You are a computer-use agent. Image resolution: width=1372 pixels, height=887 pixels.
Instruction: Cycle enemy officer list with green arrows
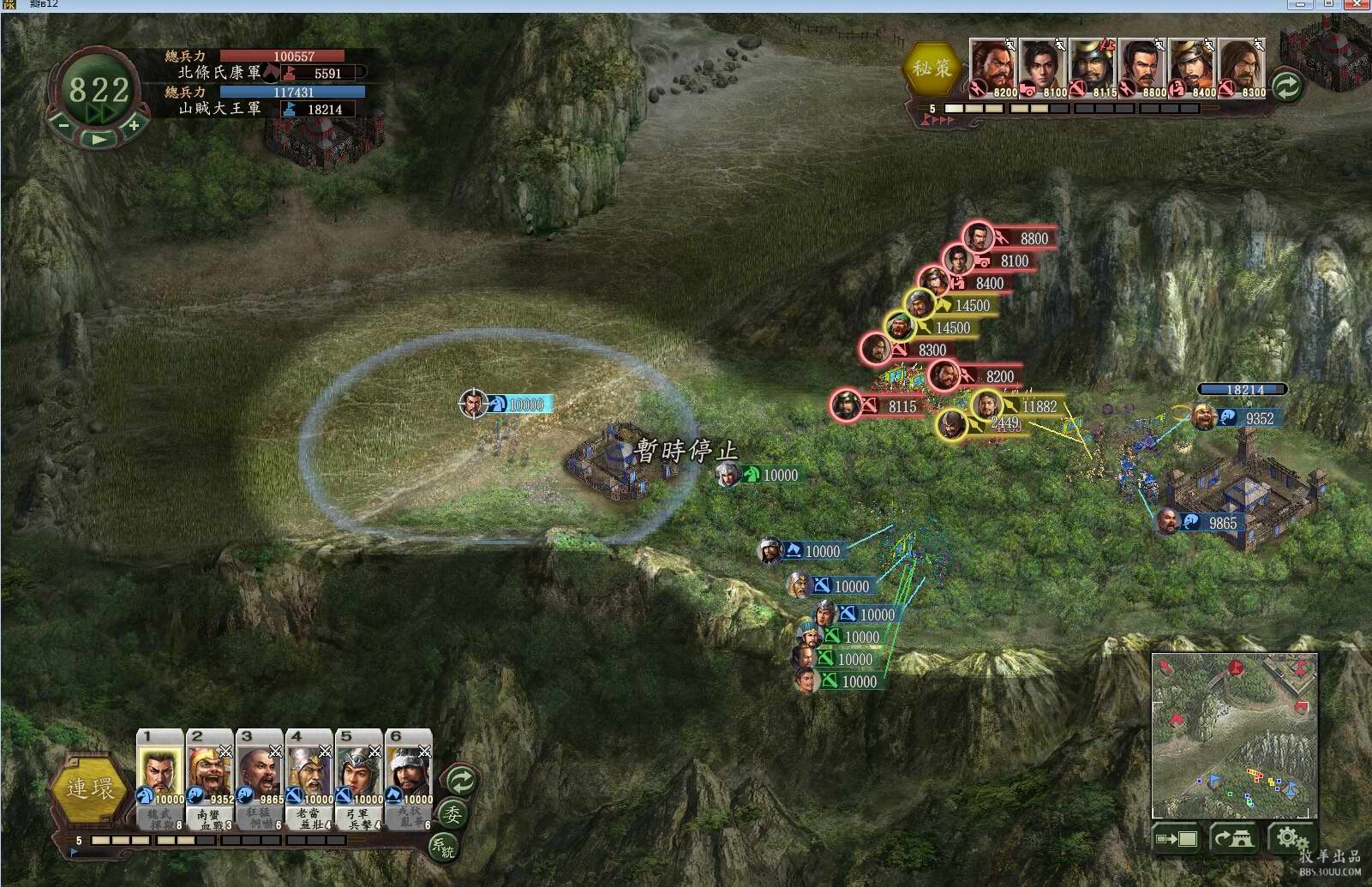1287,86
